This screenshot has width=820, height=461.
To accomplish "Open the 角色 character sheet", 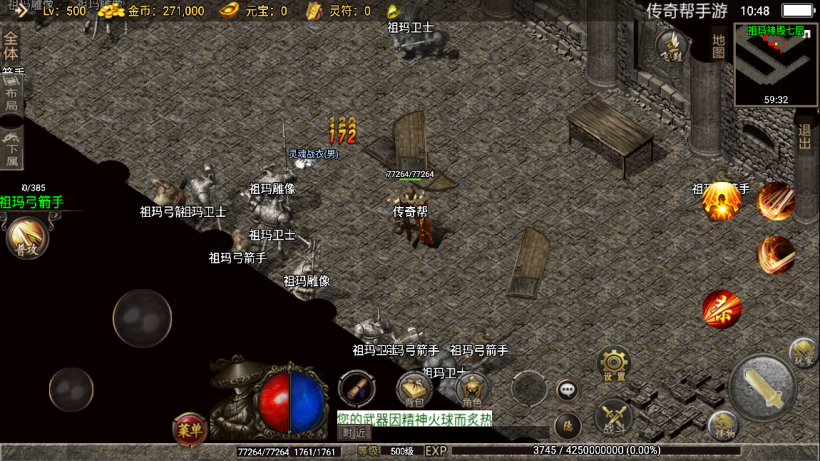I will (x=470, y=388).
